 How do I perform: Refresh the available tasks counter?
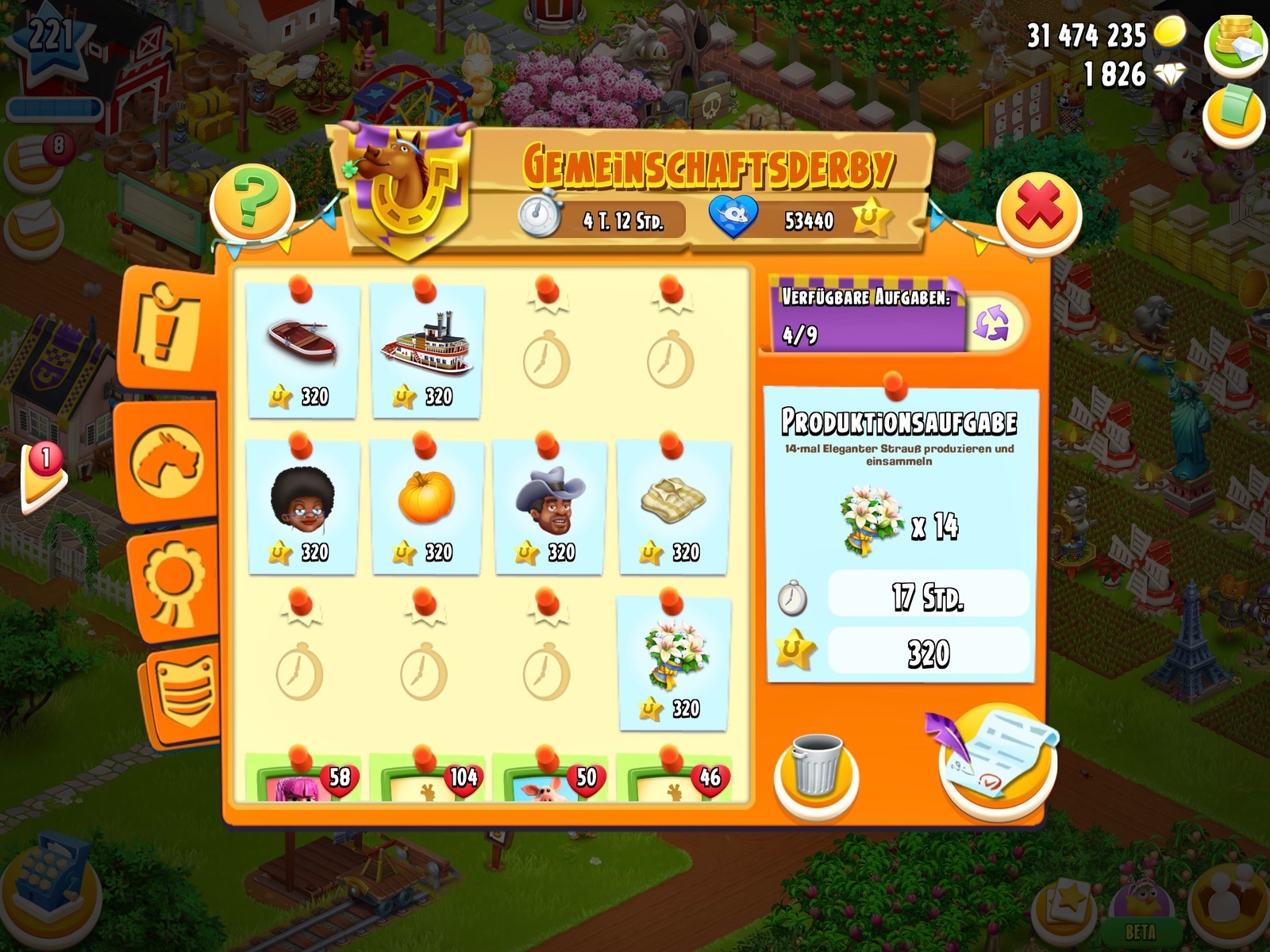click(x=991, y=324)
